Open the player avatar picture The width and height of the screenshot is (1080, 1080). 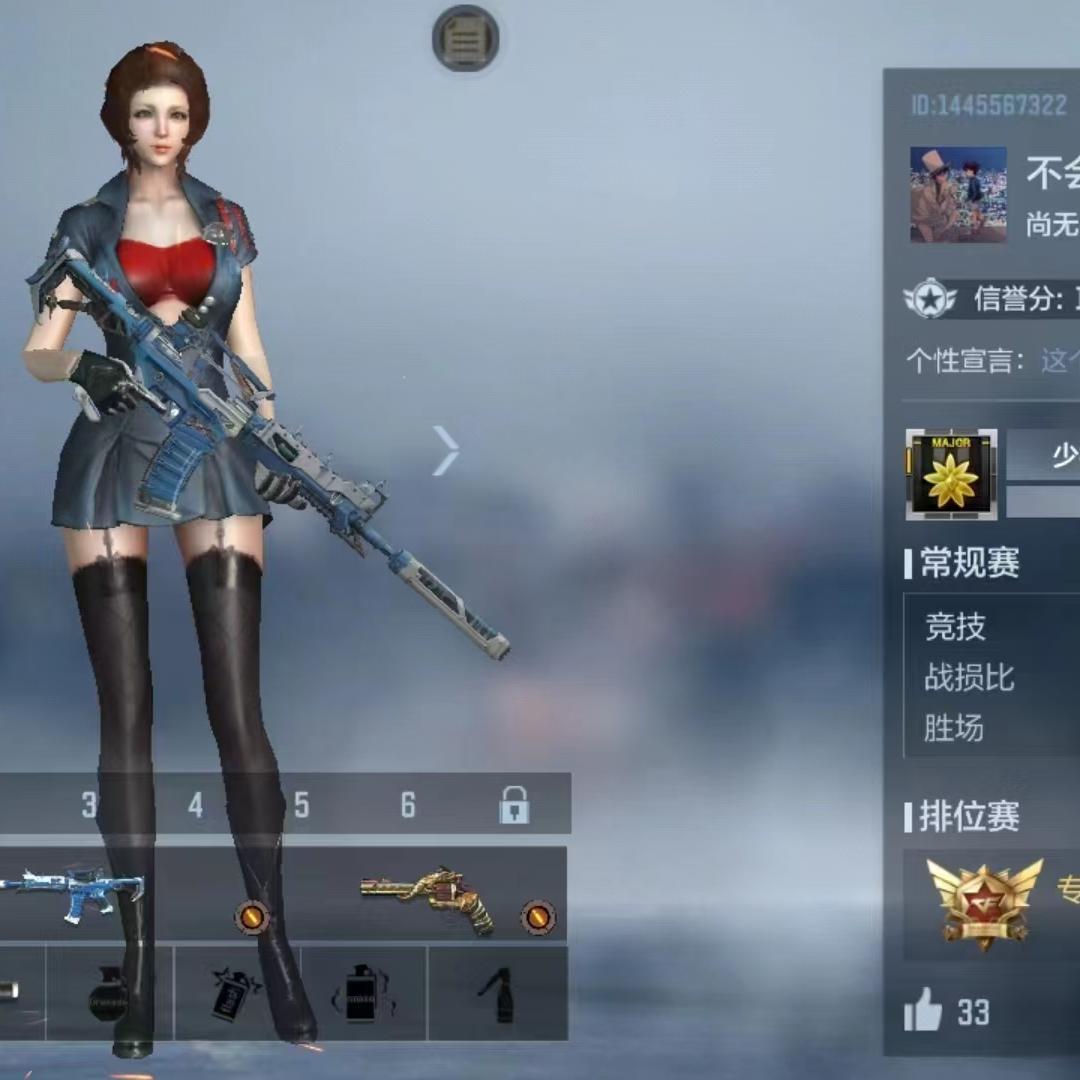tap(958, 195)
